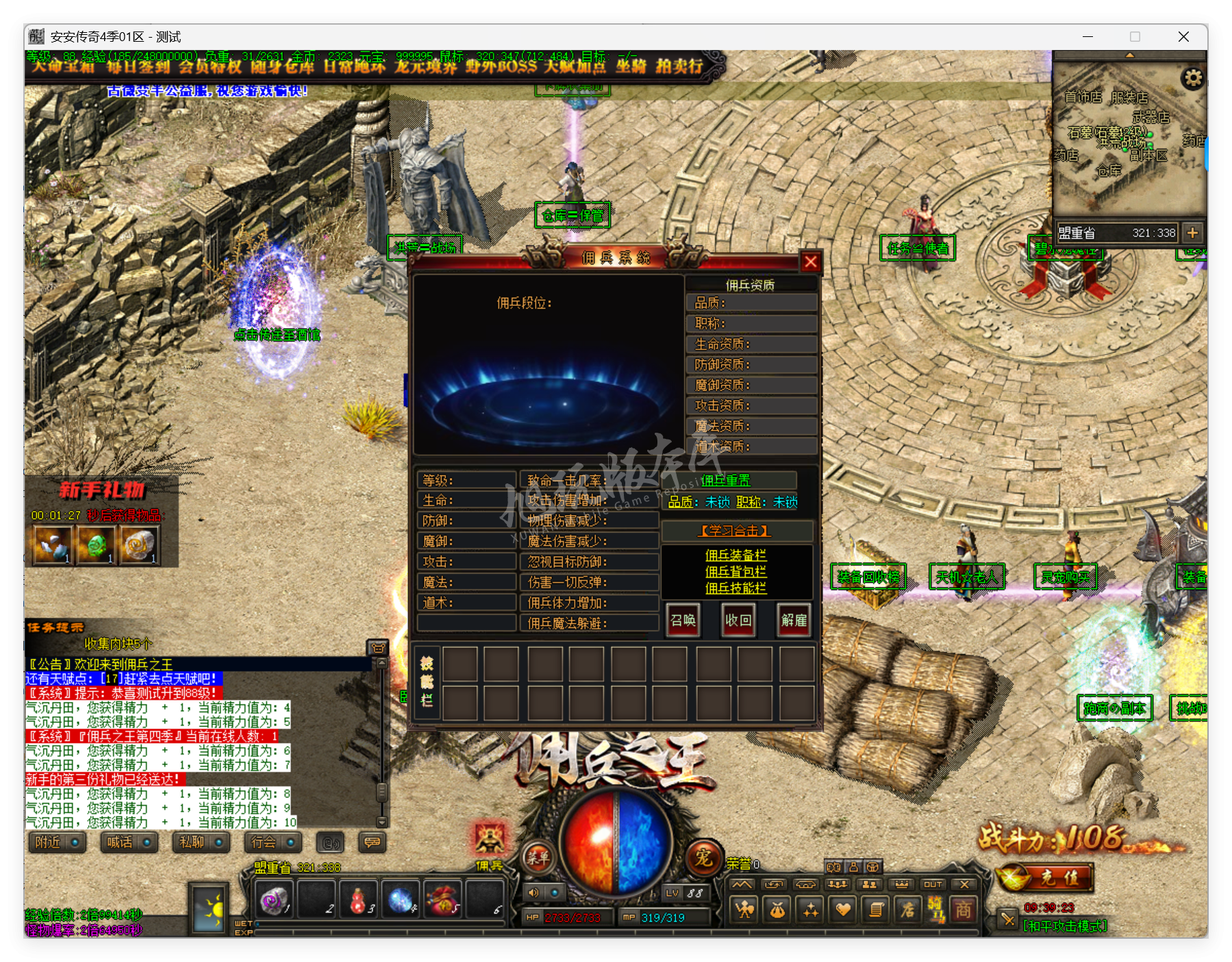Click the plus expander beside minimap coordinates

tap(1192, 233)
